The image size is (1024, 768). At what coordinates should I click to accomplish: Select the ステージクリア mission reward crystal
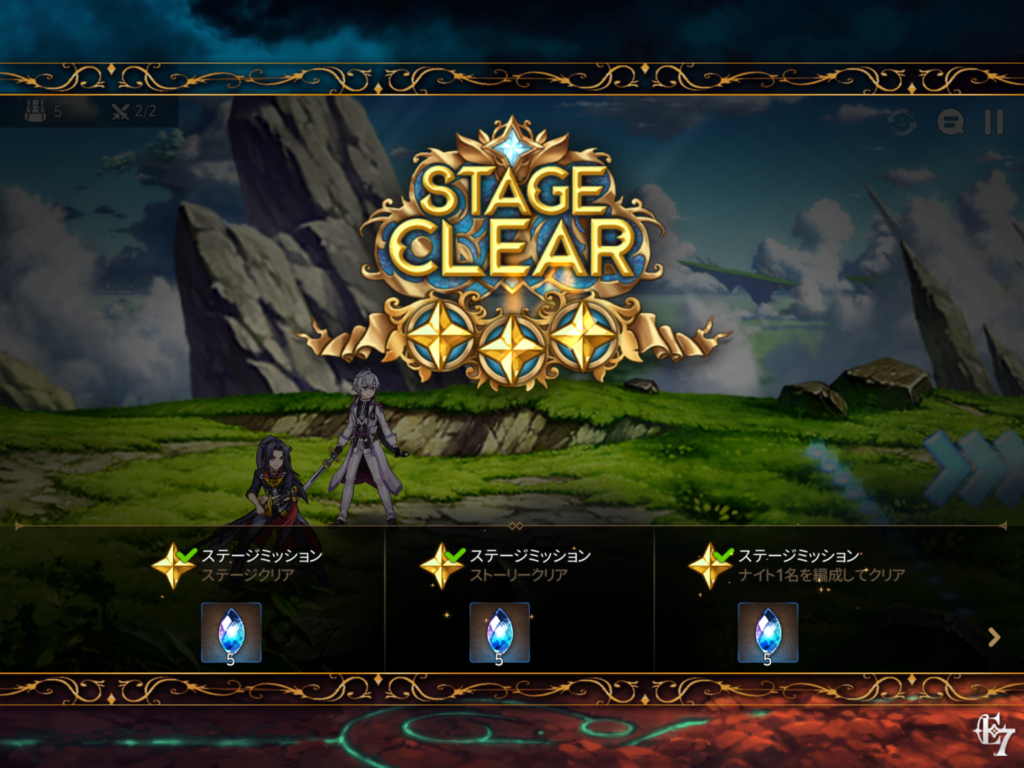click(231, 632)
